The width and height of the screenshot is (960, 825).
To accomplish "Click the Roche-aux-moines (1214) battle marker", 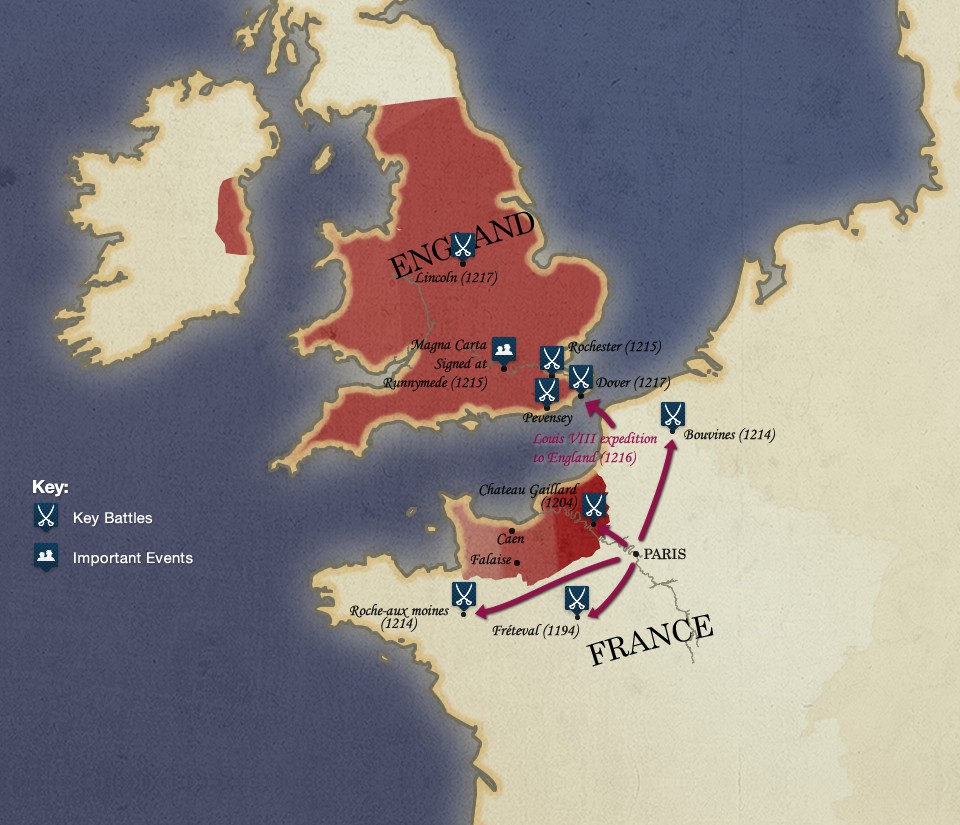I will point(463,595).
